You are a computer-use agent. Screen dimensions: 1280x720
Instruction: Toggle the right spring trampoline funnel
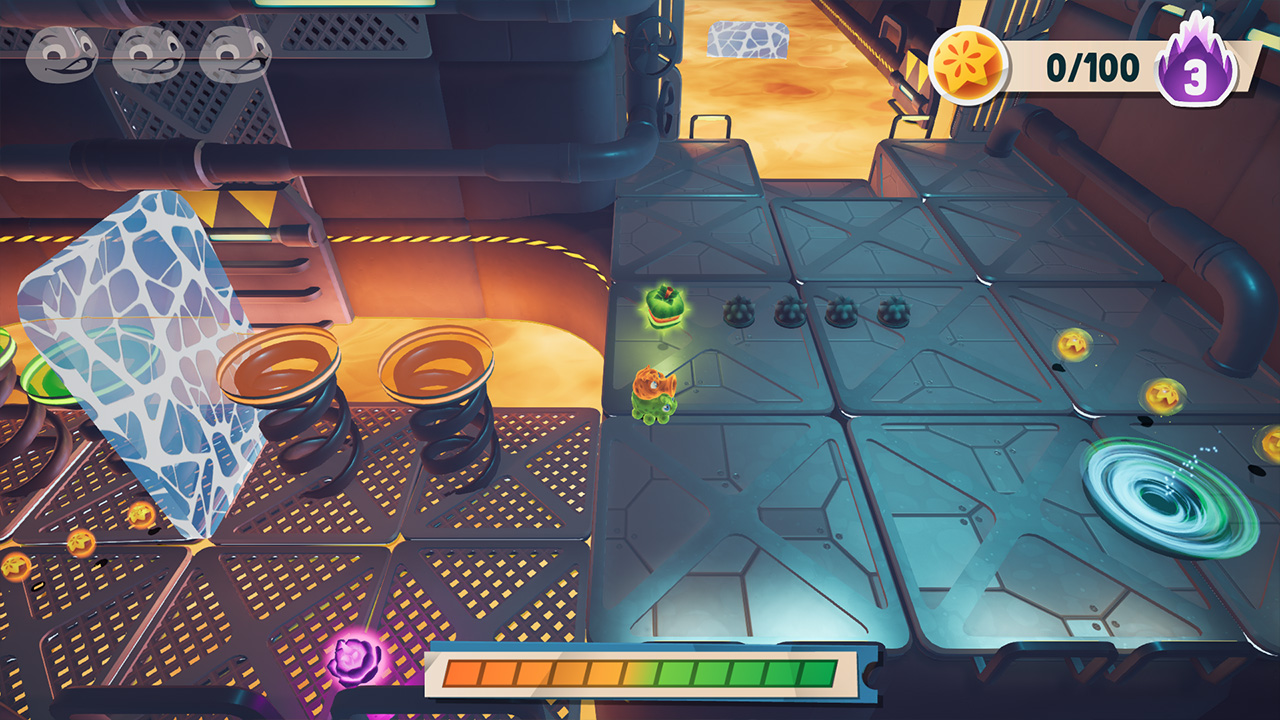pyautogui.click(x=437, y=365)
